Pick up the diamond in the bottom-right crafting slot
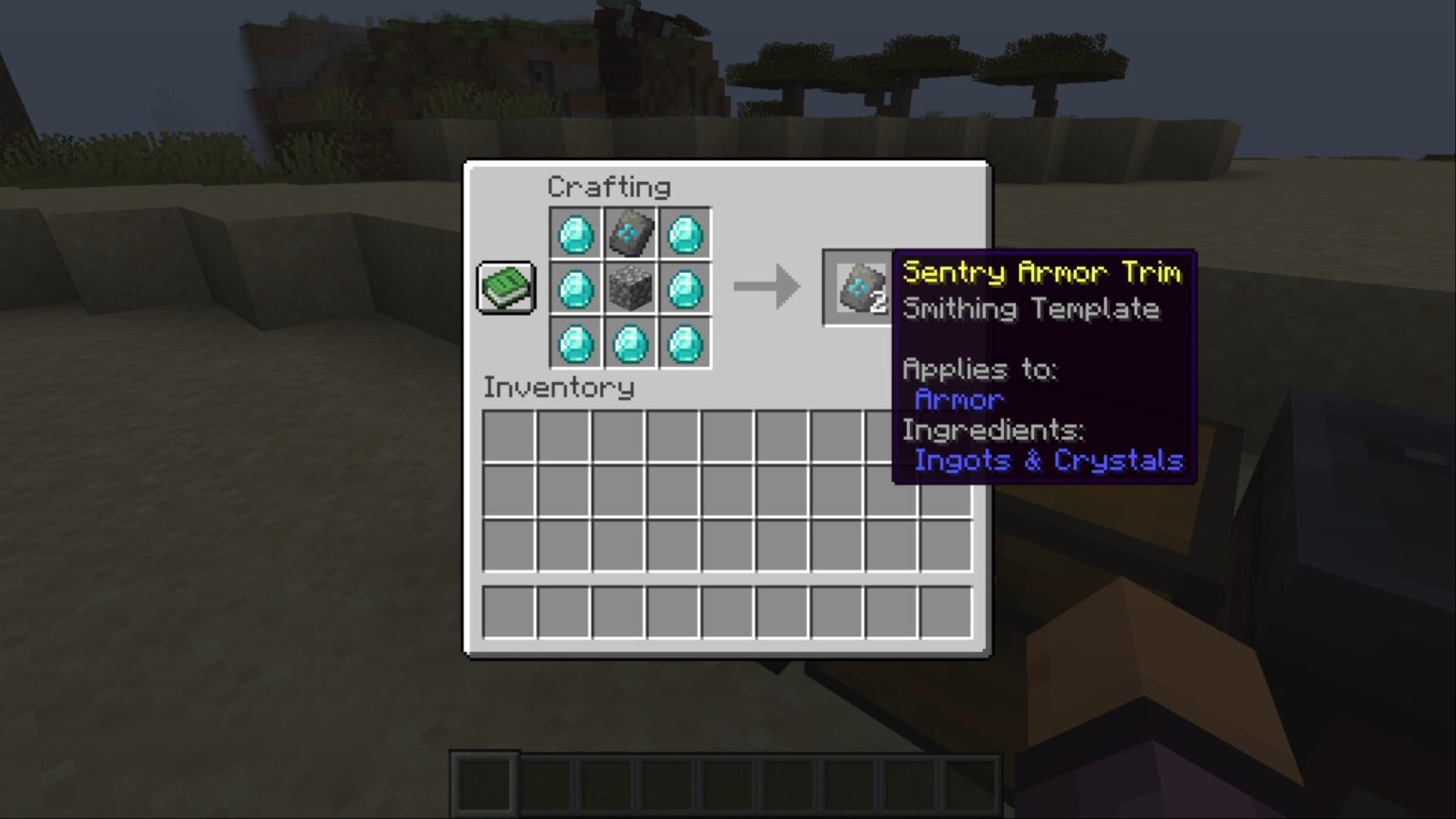 click(x=686, y=344)
